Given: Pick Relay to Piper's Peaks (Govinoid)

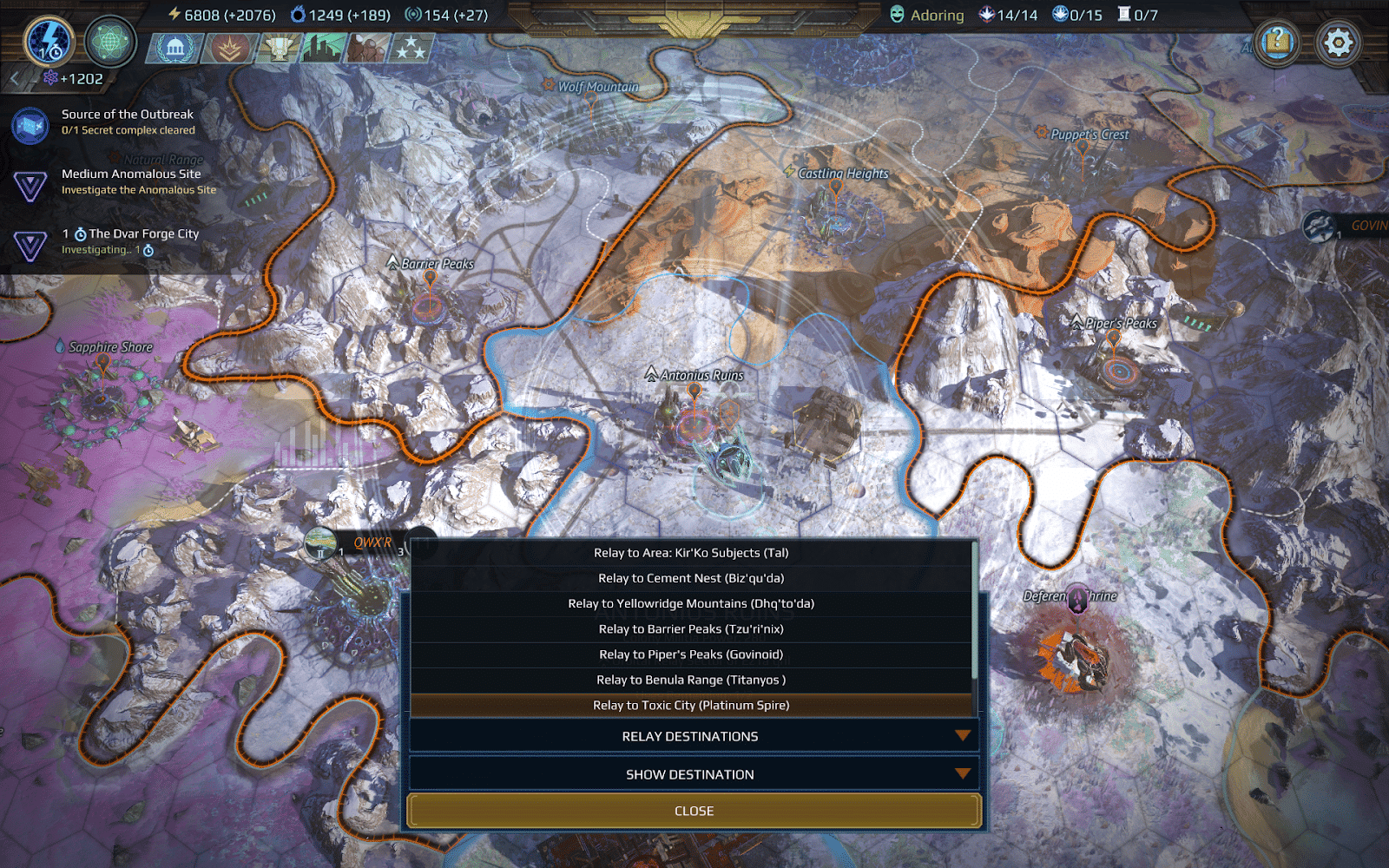Looking at the screenshot, I should pos(691,654).
